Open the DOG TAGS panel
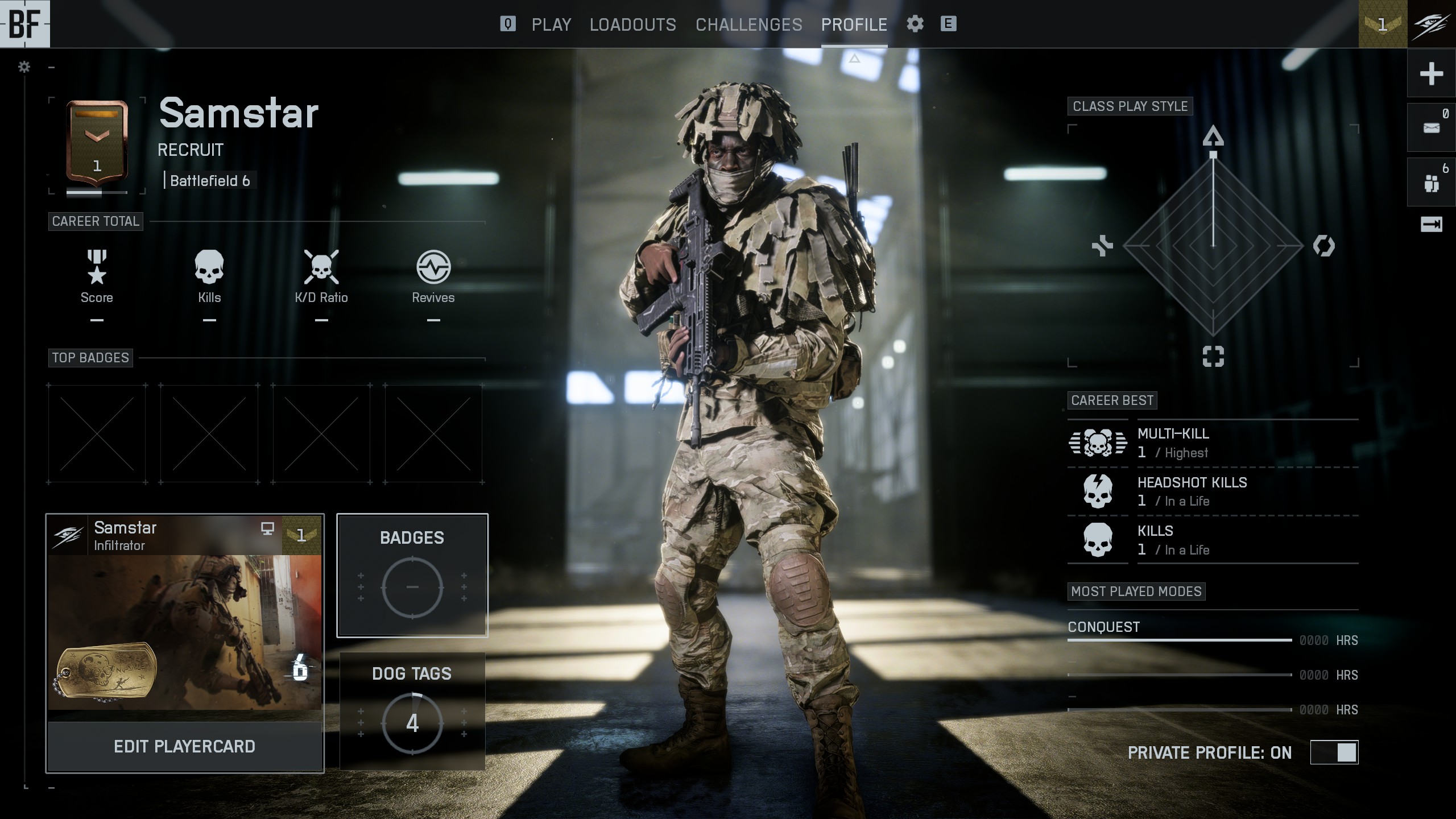 tap(412, 711)
